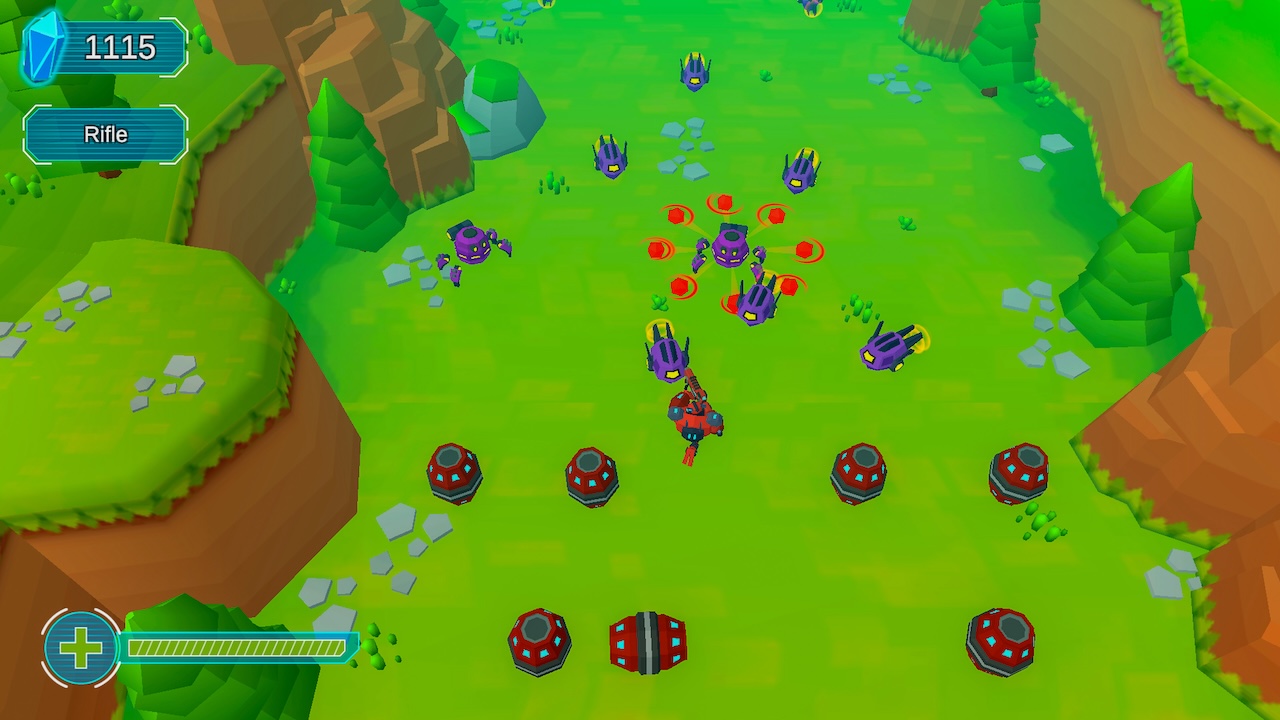Screen dimensions: 1280x720
Task: Click the small purple enemy near the top trees
Action: [x=613, y=158]
